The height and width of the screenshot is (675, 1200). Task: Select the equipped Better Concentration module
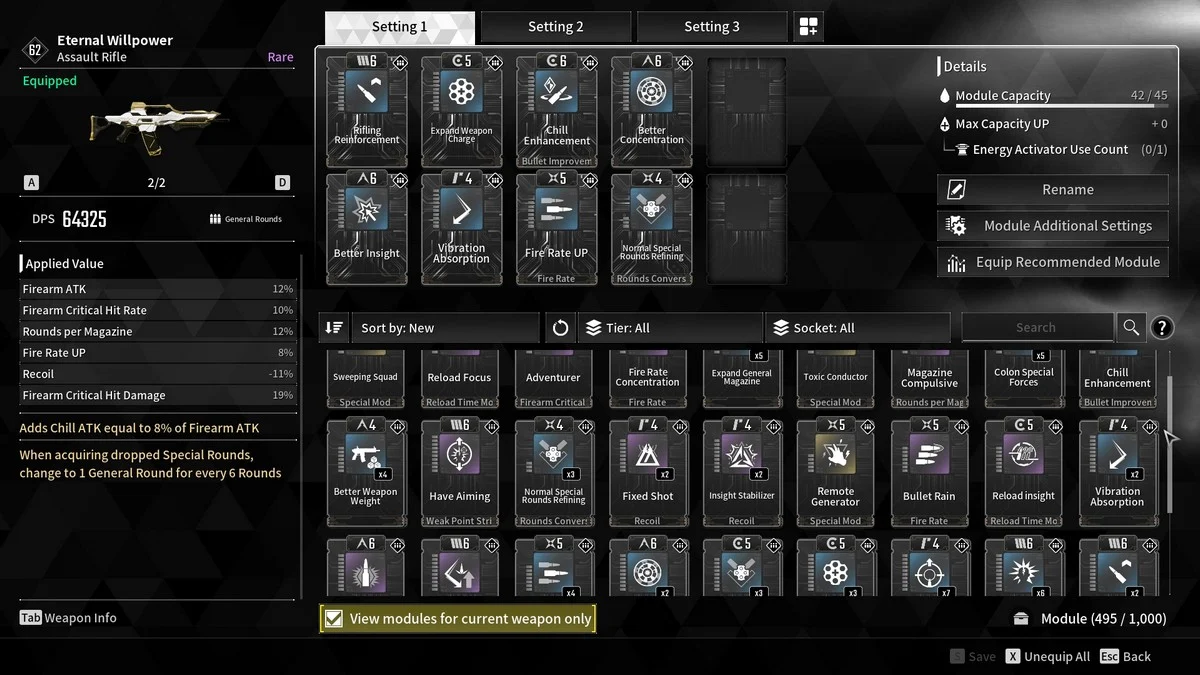[651, 110]
